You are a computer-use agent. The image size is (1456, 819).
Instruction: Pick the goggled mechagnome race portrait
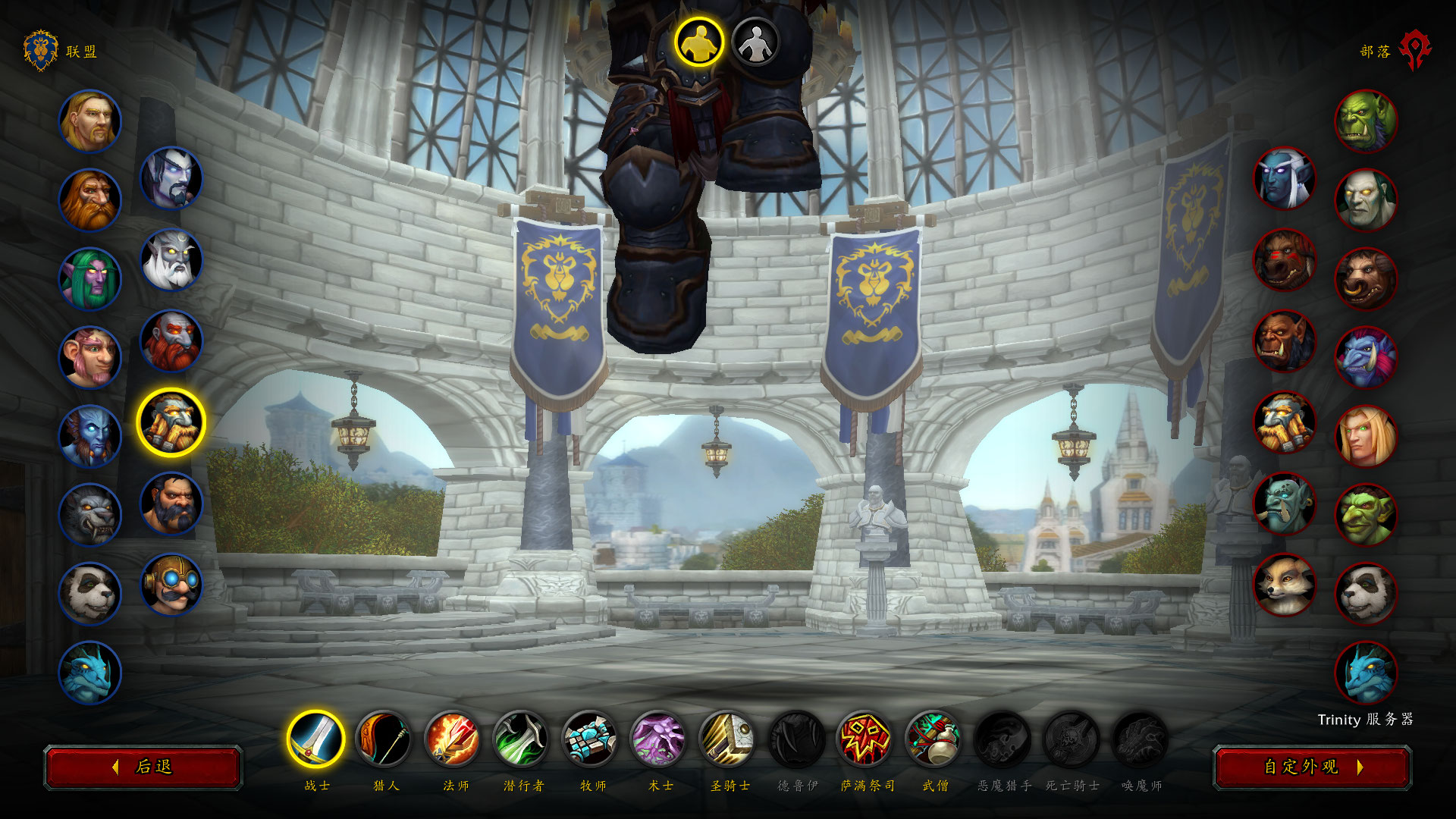[x=171, y=584]
